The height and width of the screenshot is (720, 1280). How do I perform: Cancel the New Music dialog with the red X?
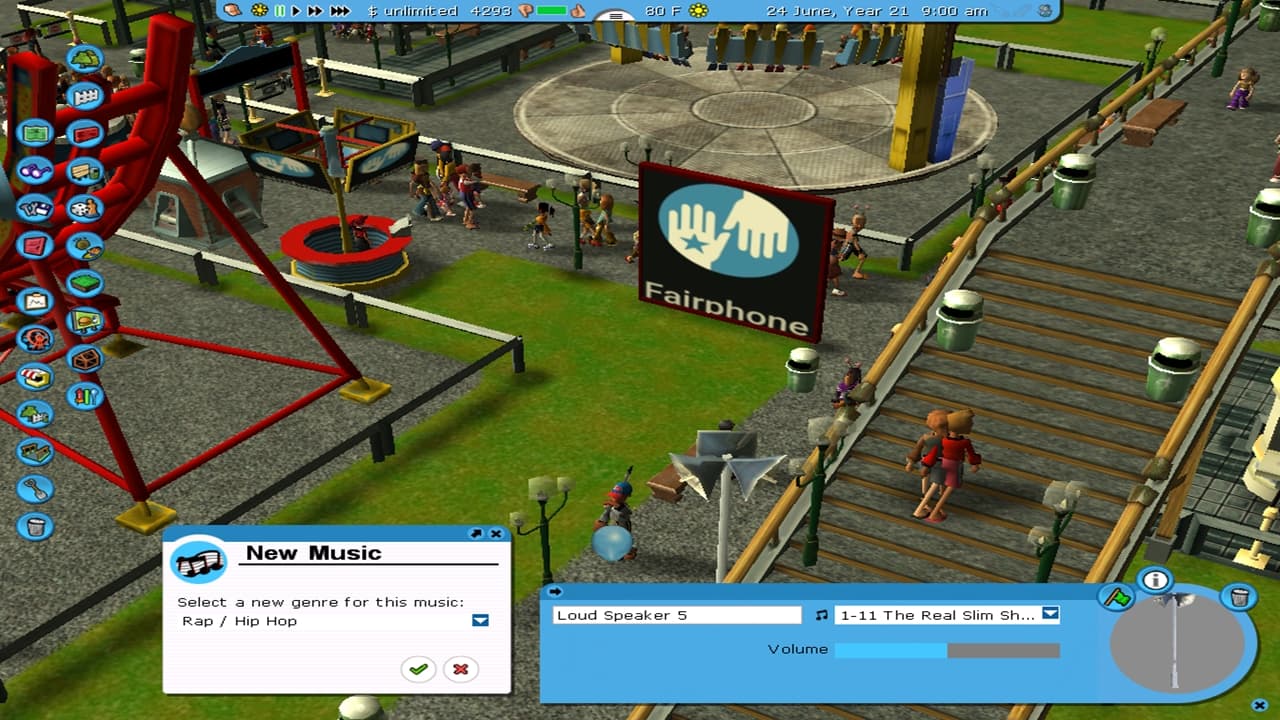[460, 669]
